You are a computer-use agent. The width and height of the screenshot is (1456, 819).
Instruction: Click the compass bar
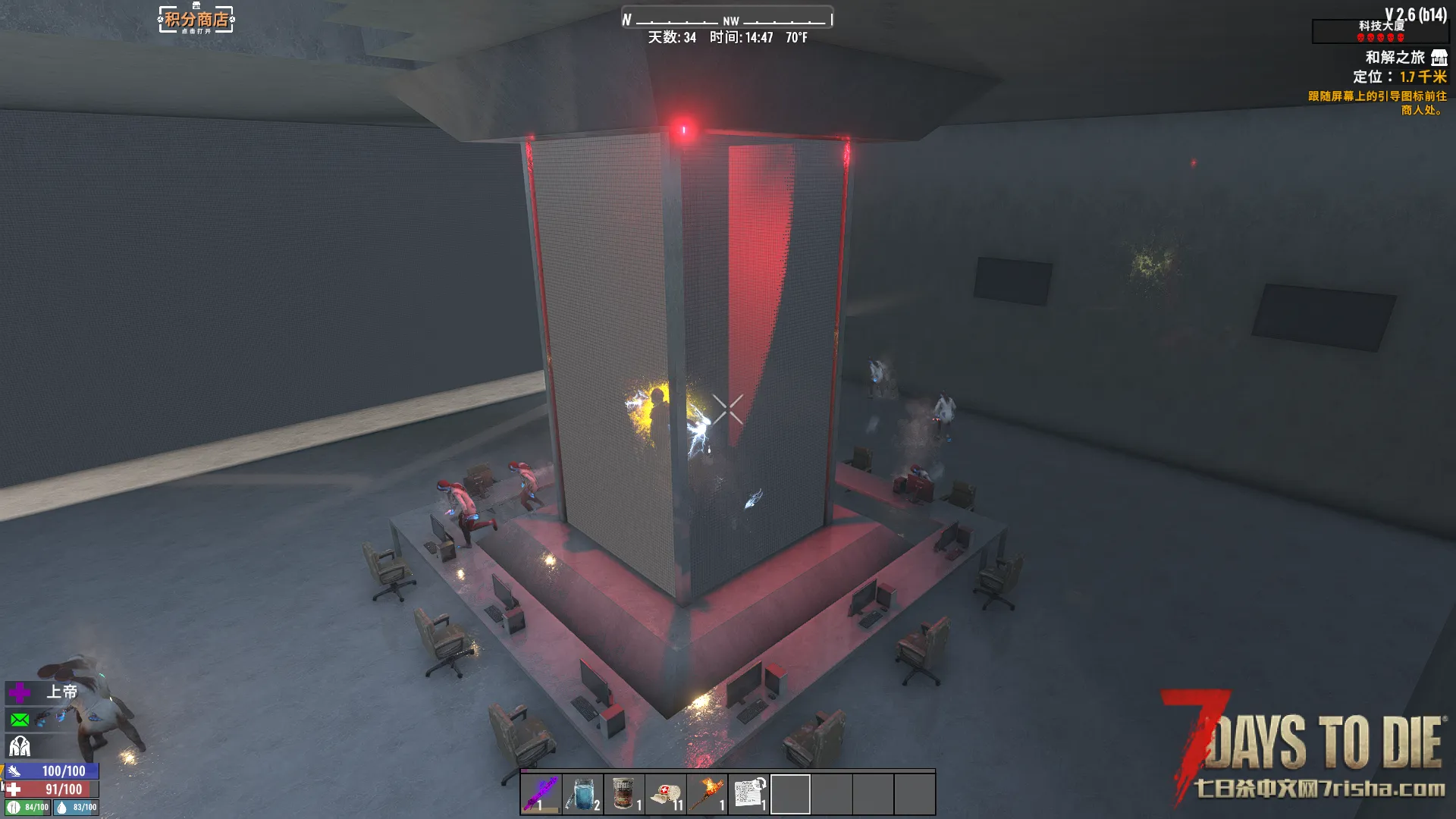pyautogui.click(x=726, y=19)
